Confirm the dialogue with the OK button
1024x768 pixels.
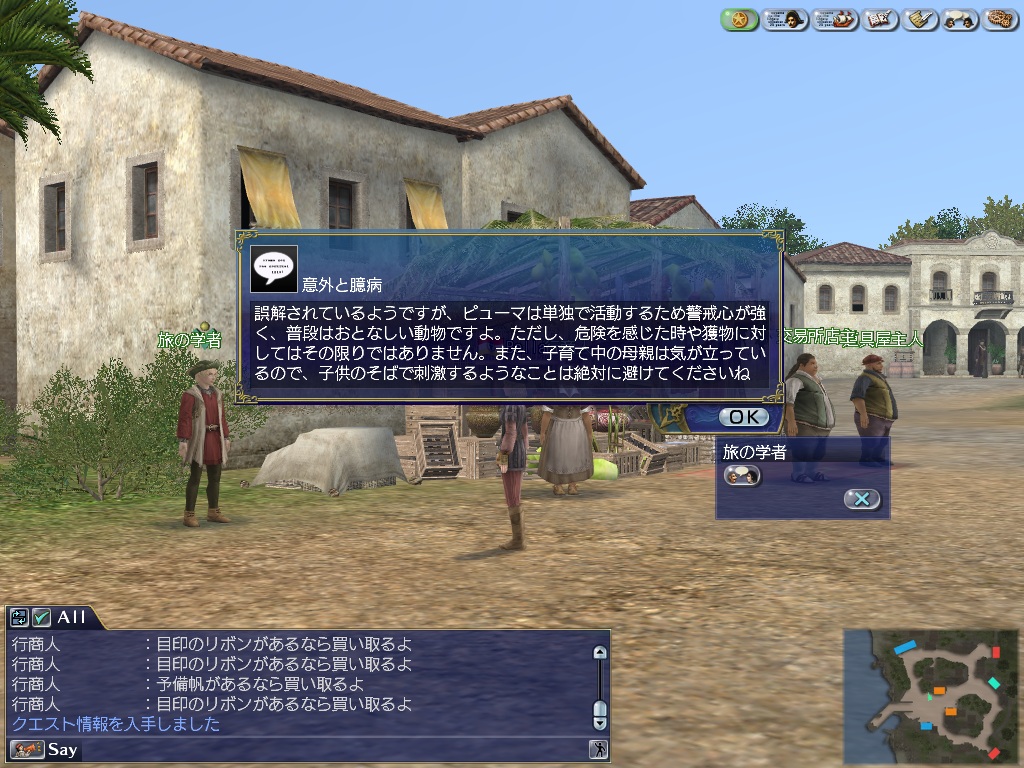(743, 417)
